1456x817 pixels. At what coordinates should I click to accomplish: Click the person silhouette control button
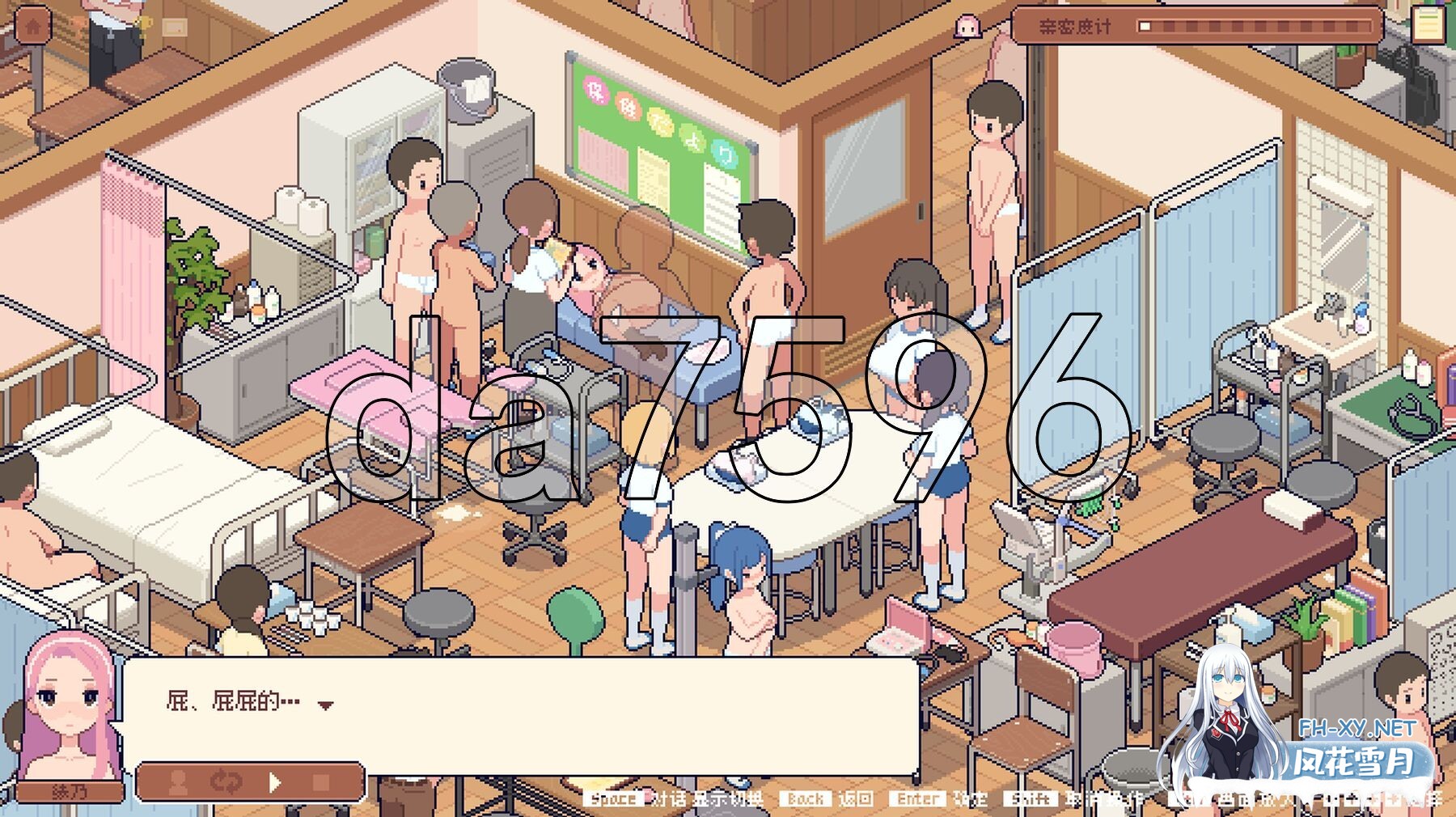point(179,782)
